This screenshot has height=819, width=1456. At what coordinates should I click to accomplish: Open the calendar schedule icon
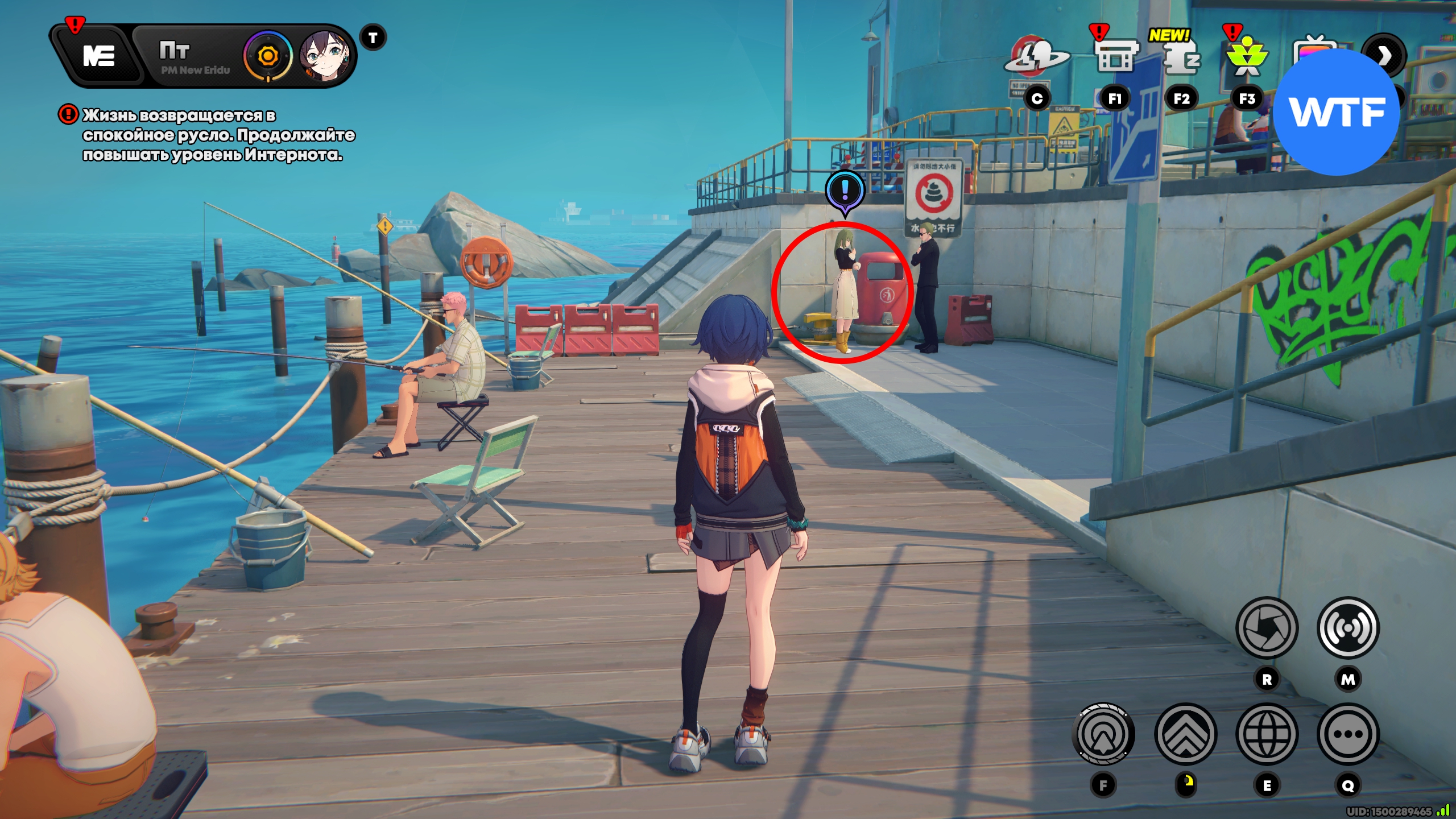[x=1115, y=57]
